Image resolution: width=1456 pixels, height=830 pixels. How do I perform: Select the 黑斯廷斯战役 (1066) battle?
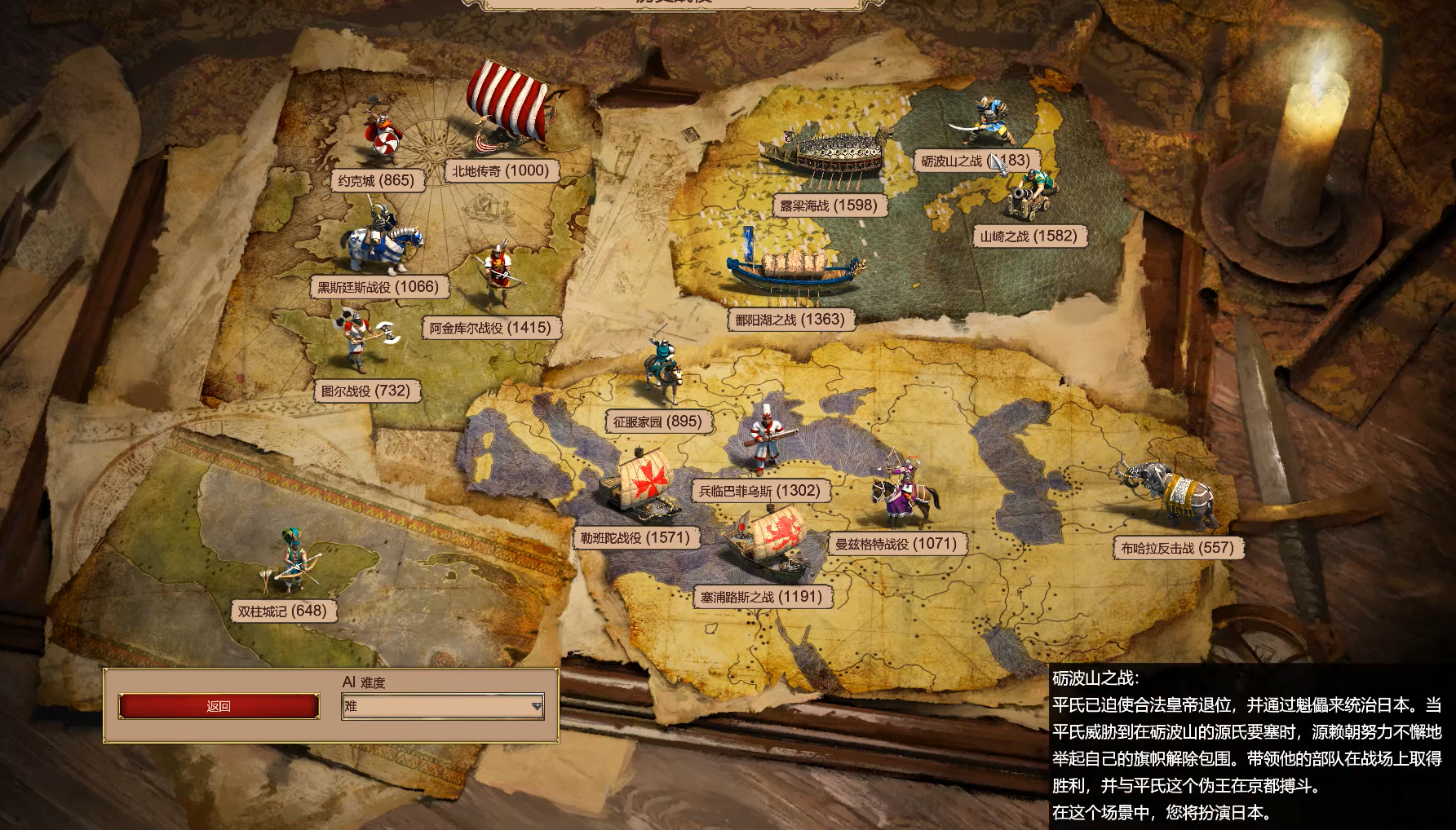click(x=378, y=287)
